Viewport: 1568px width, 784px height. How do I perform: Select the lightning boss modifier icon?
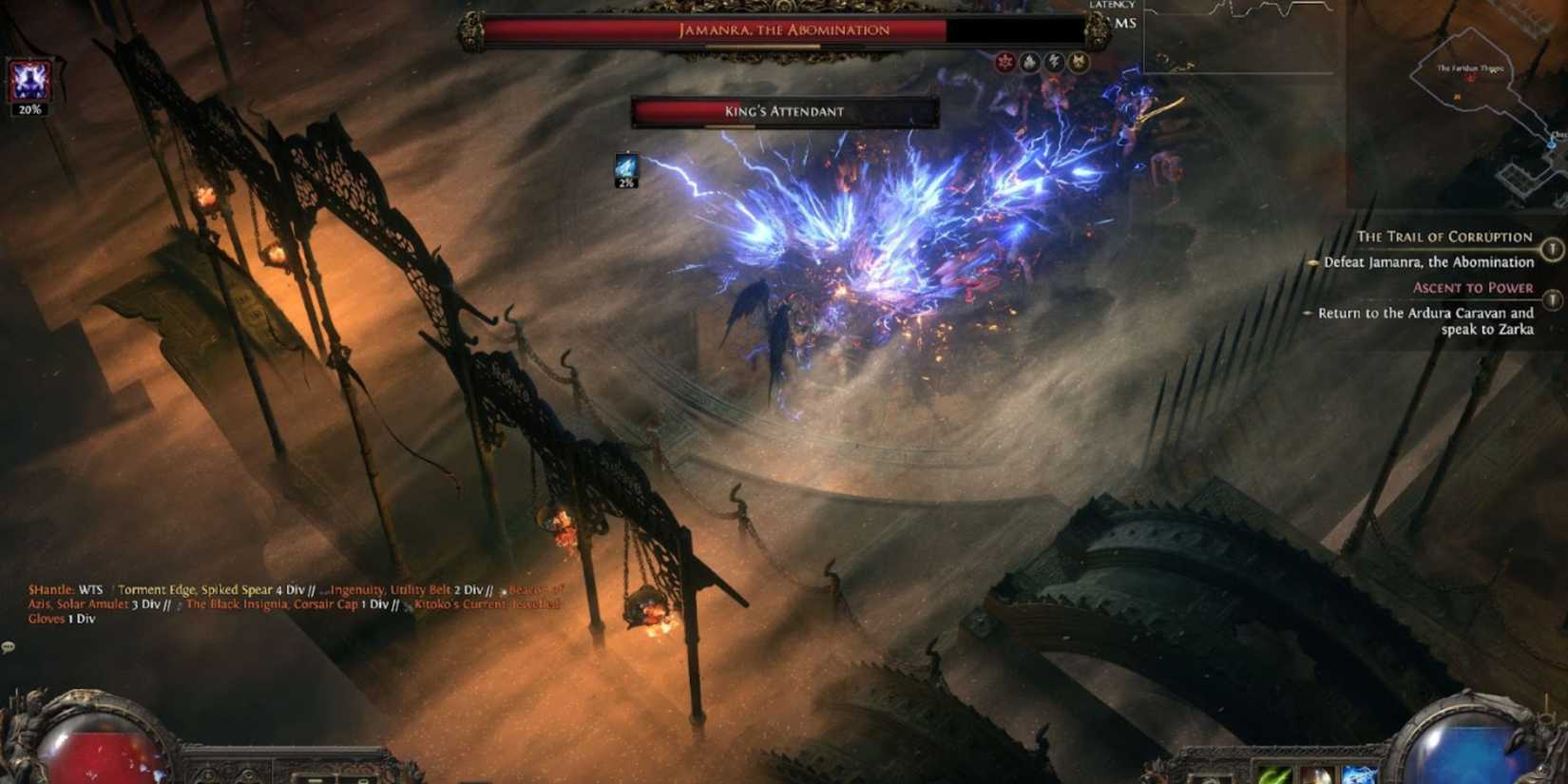[1055, 63]
